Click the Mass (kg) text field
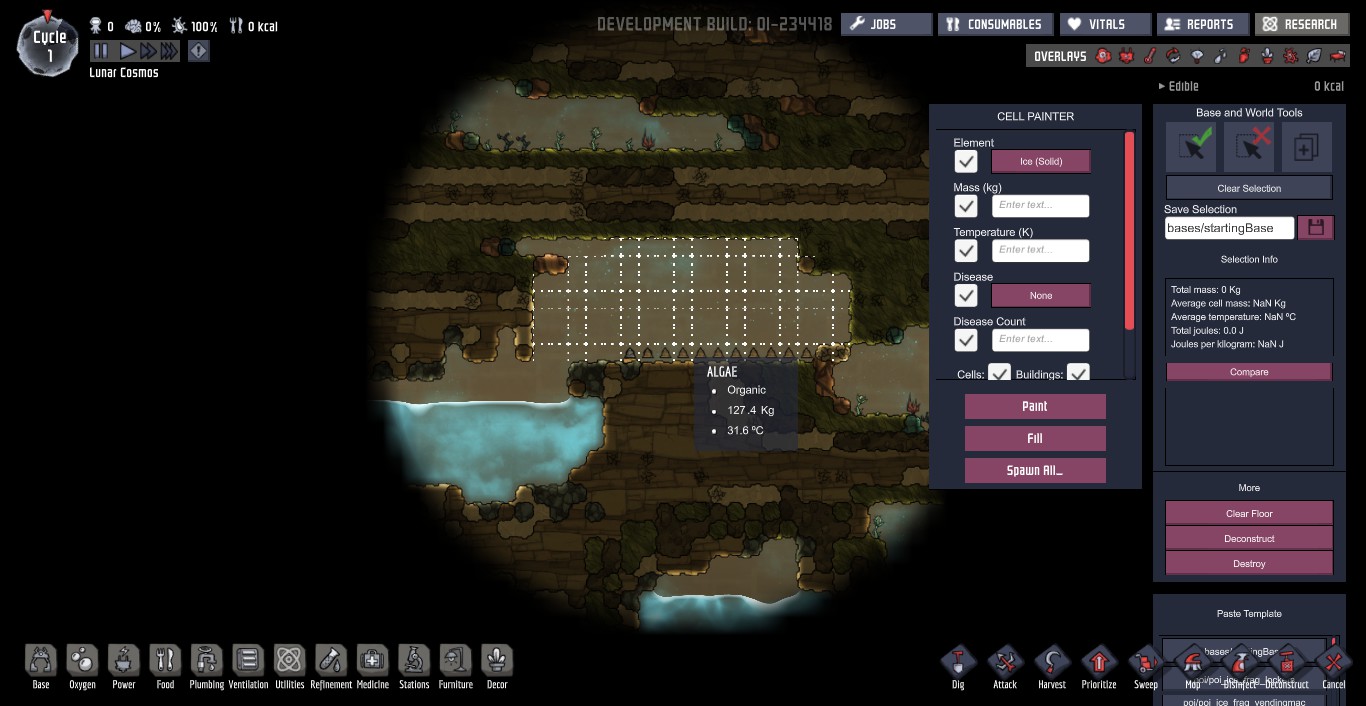Screen dimensions: 1366x706 [1040, 206]
